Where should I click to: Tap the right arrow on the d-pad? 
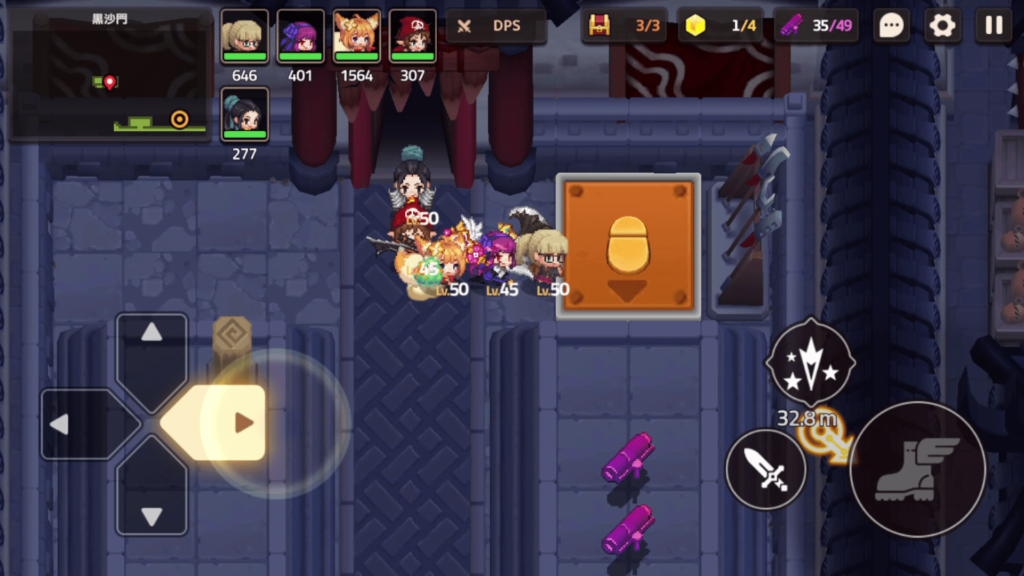click(x=228, y=423)
